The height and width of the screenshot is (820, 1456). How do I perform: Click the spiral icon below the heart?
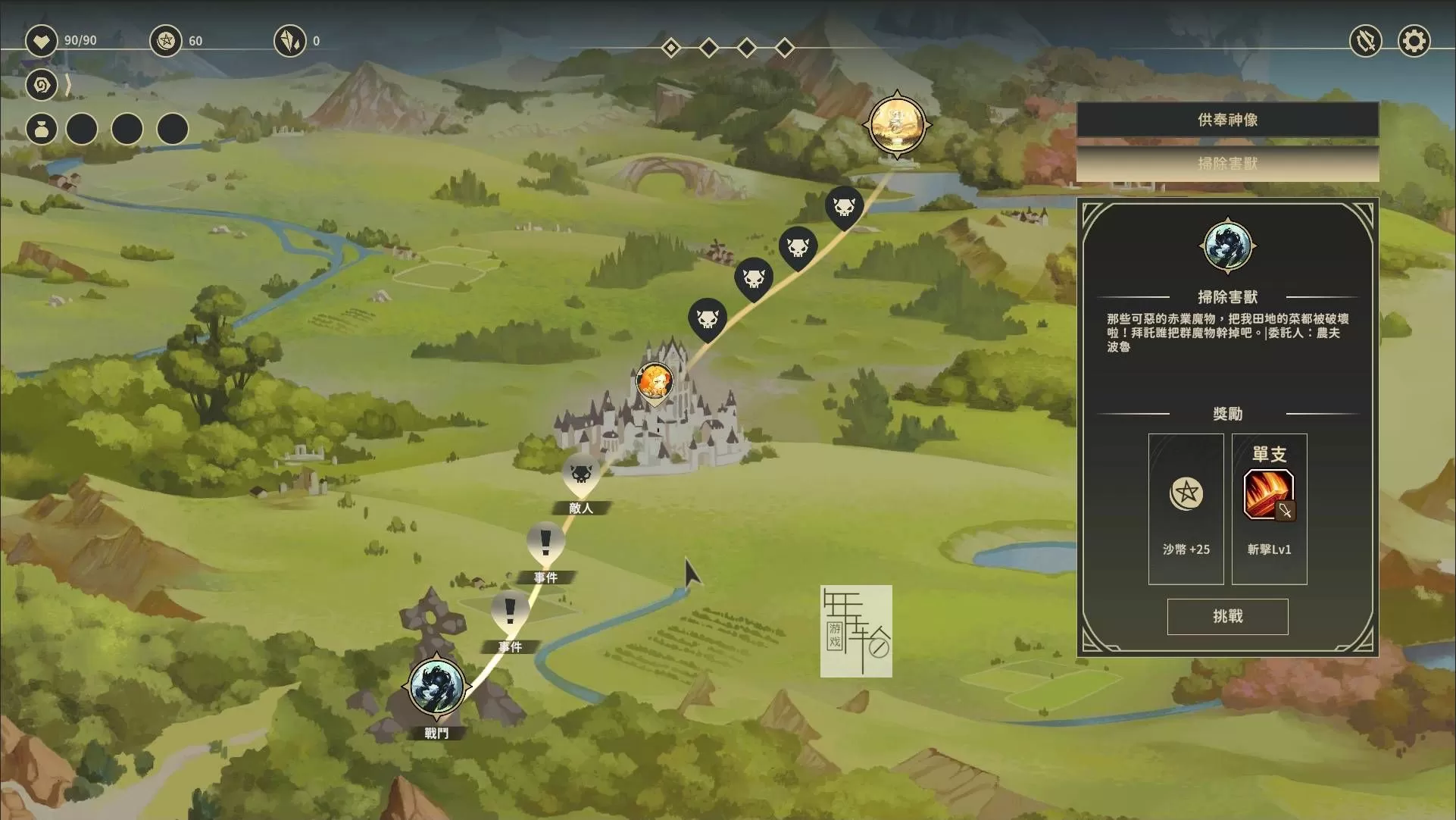(x=42, y=85)
